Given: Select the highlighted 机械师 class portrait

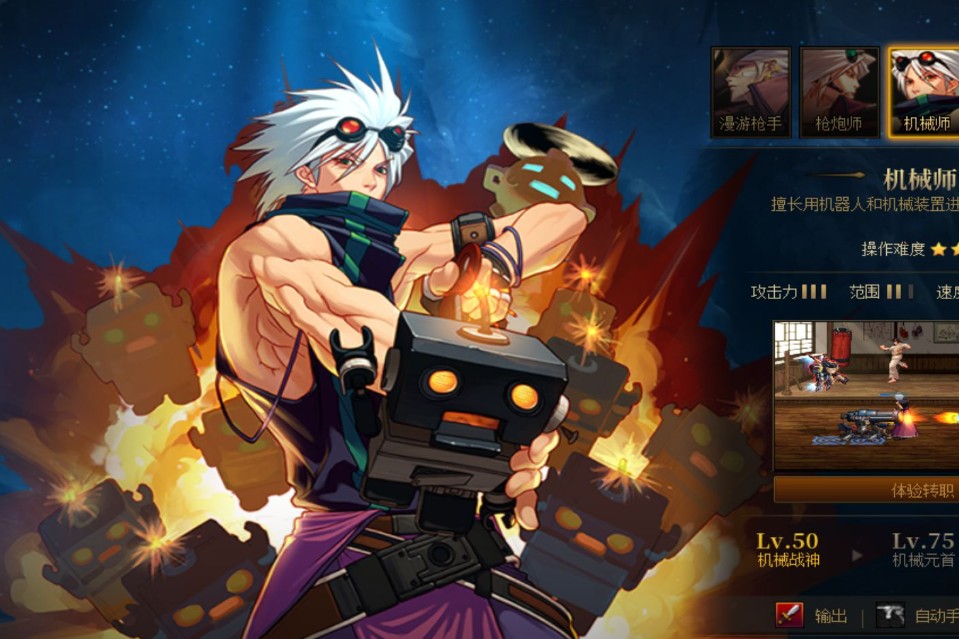Looking at the screenshot, I should pos(923,92).
